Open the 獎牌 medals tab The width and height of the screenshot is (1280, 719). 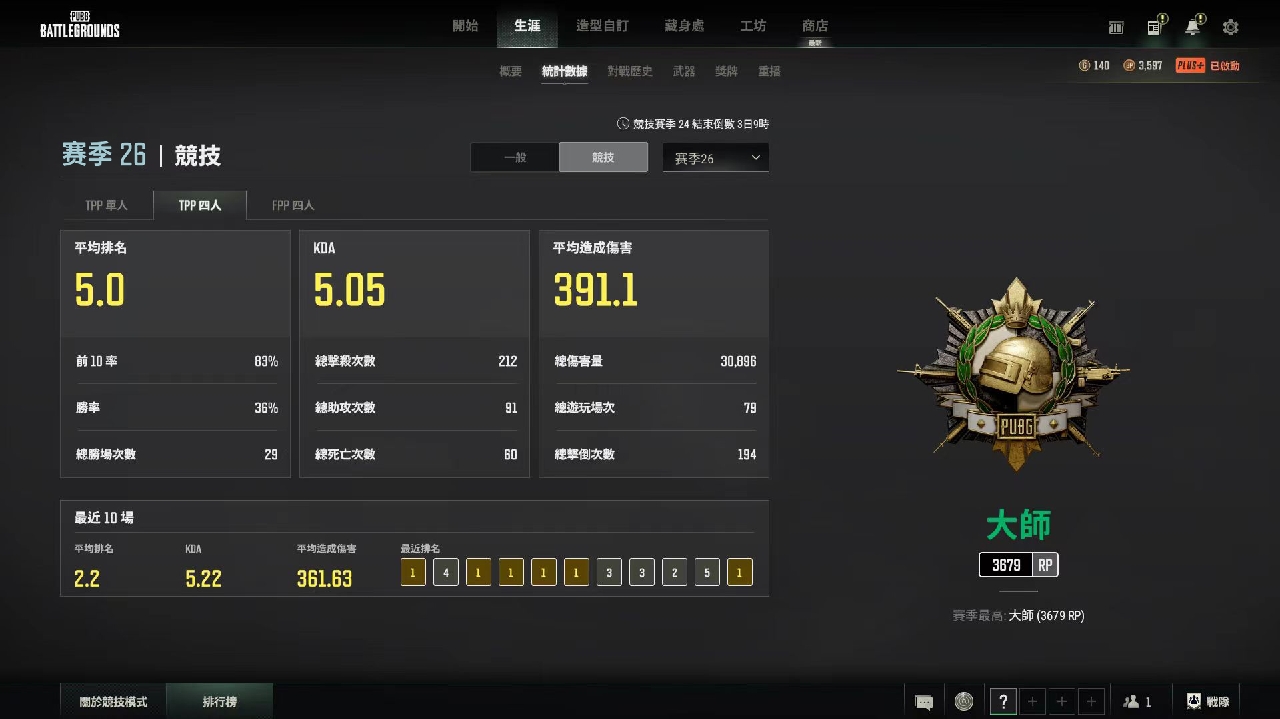click(x=726, y=71)
